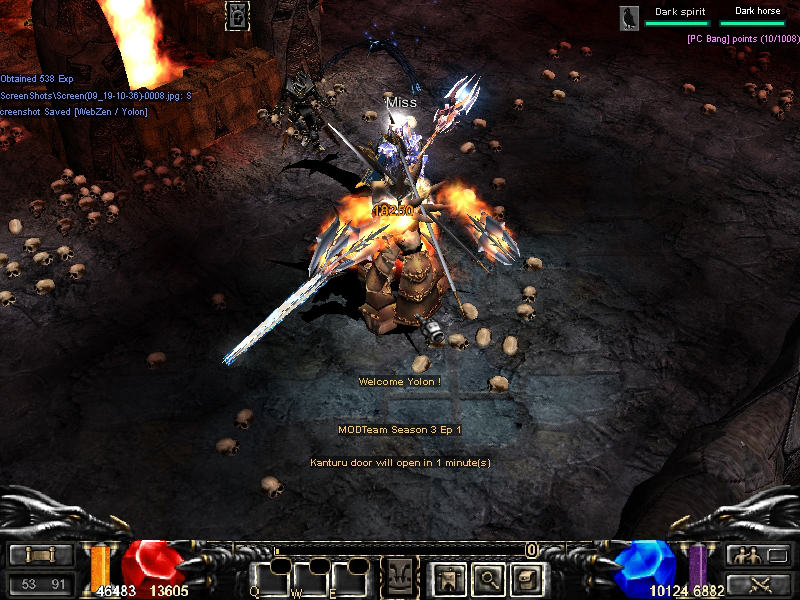Click the Dark spirit raven icon
This screenshot has height=600, width=800.
pos(629,18)
